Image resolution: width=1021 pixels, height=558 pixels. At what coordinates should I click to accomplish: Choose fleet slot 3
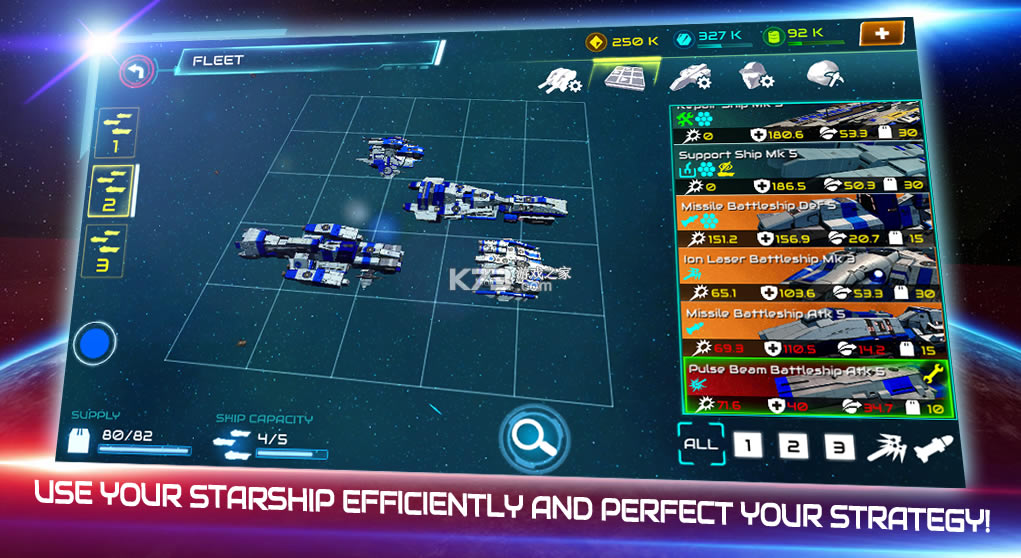(106, 250)
